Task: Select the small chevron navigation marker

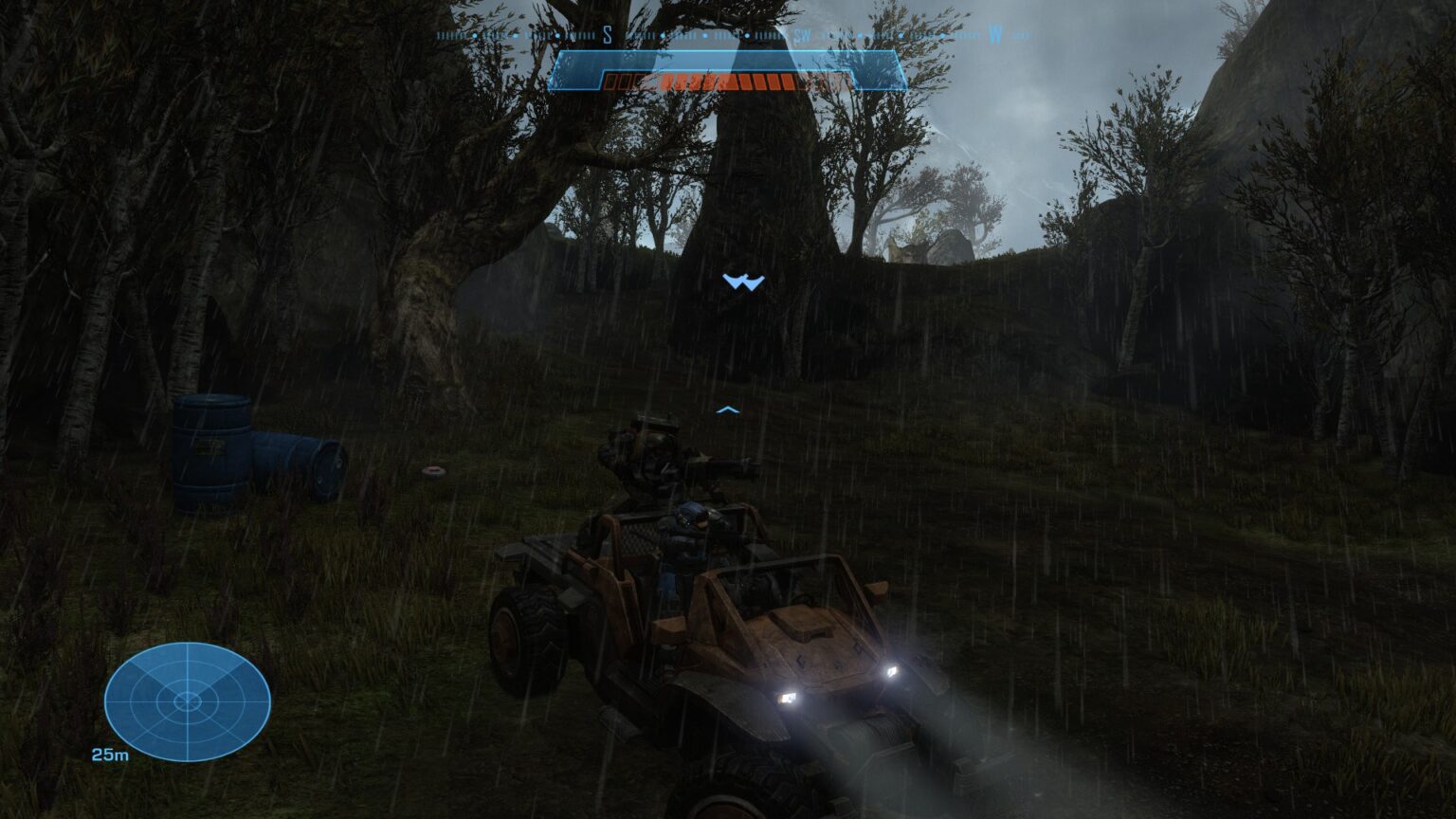Action: [727, 408]
